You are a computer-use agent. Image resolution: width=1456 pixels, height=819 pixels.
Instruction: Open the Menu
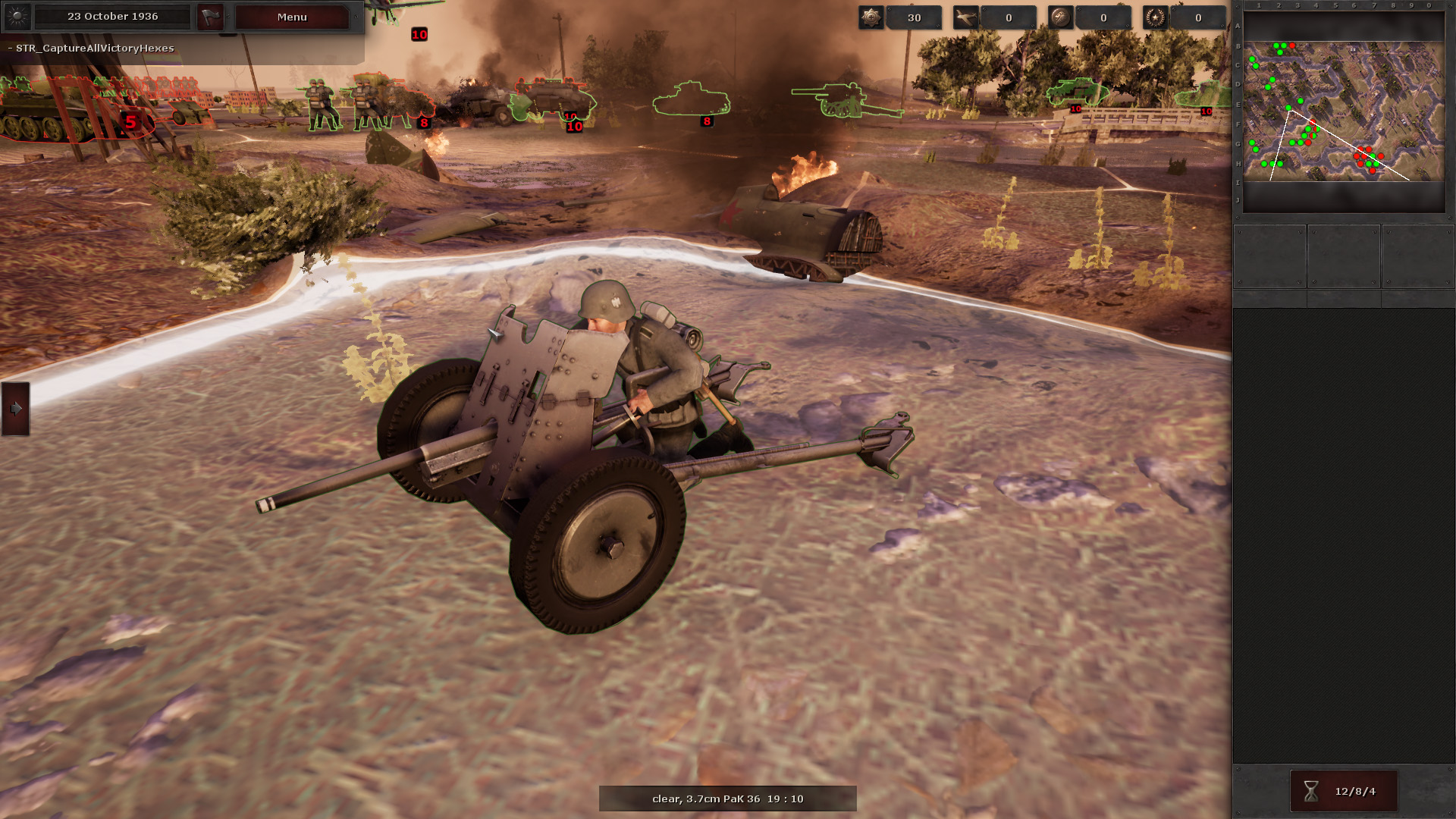click(x=291, y=17)
